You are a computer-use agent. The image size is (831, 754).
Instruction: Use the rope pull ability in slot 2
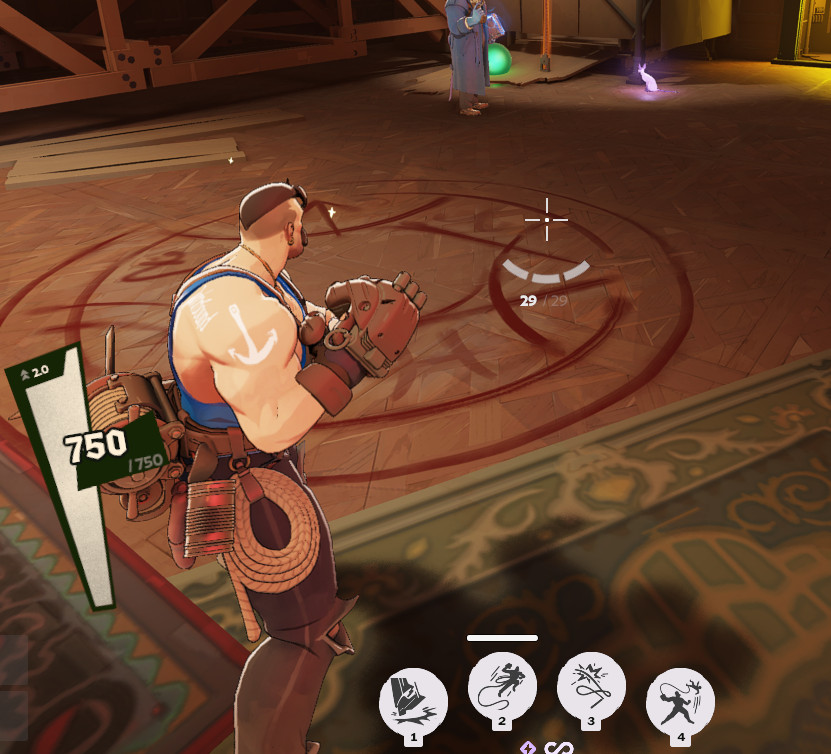[502, 685]
